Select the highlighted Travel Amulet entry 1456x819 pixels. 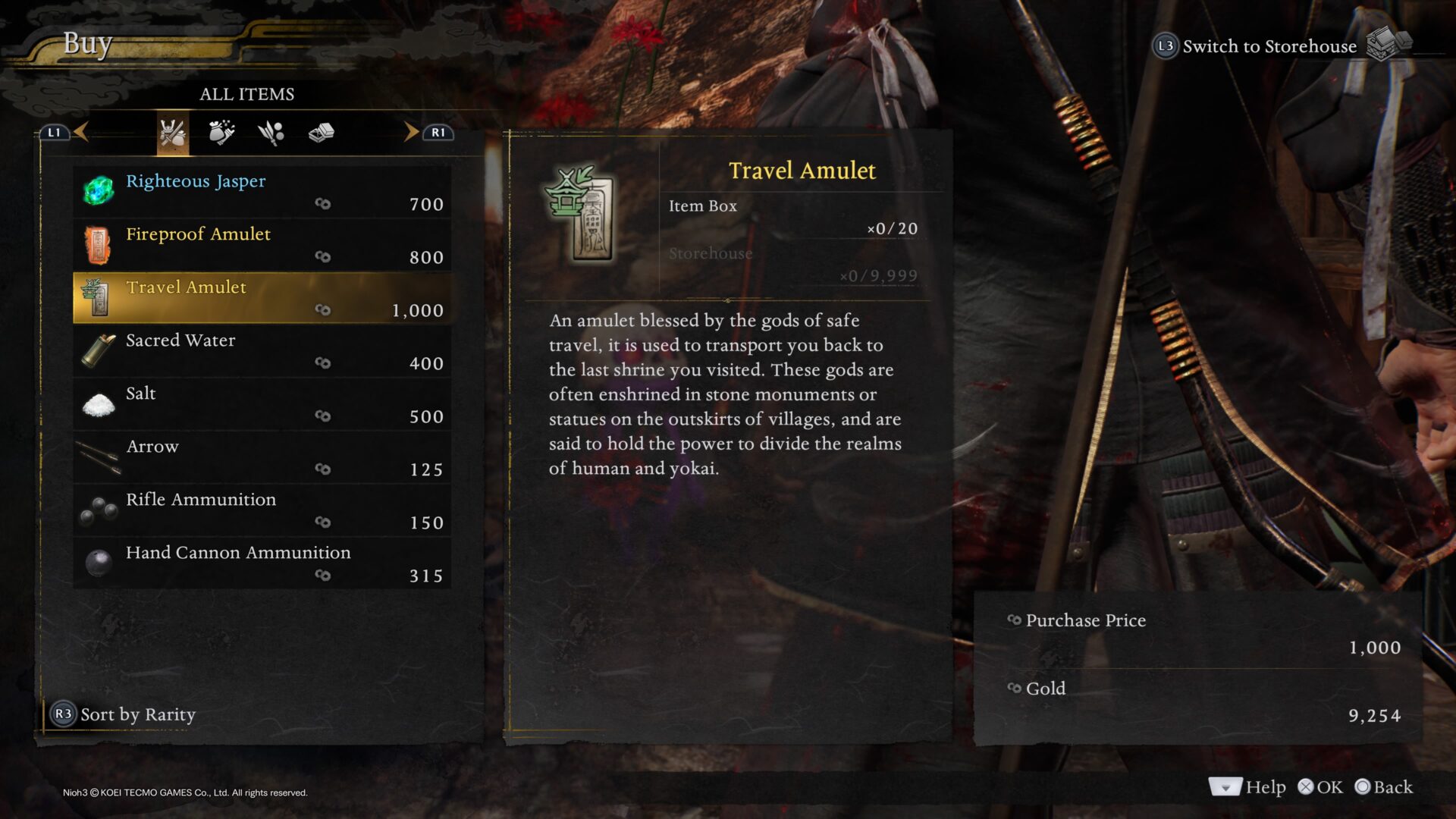click(262, 298)
